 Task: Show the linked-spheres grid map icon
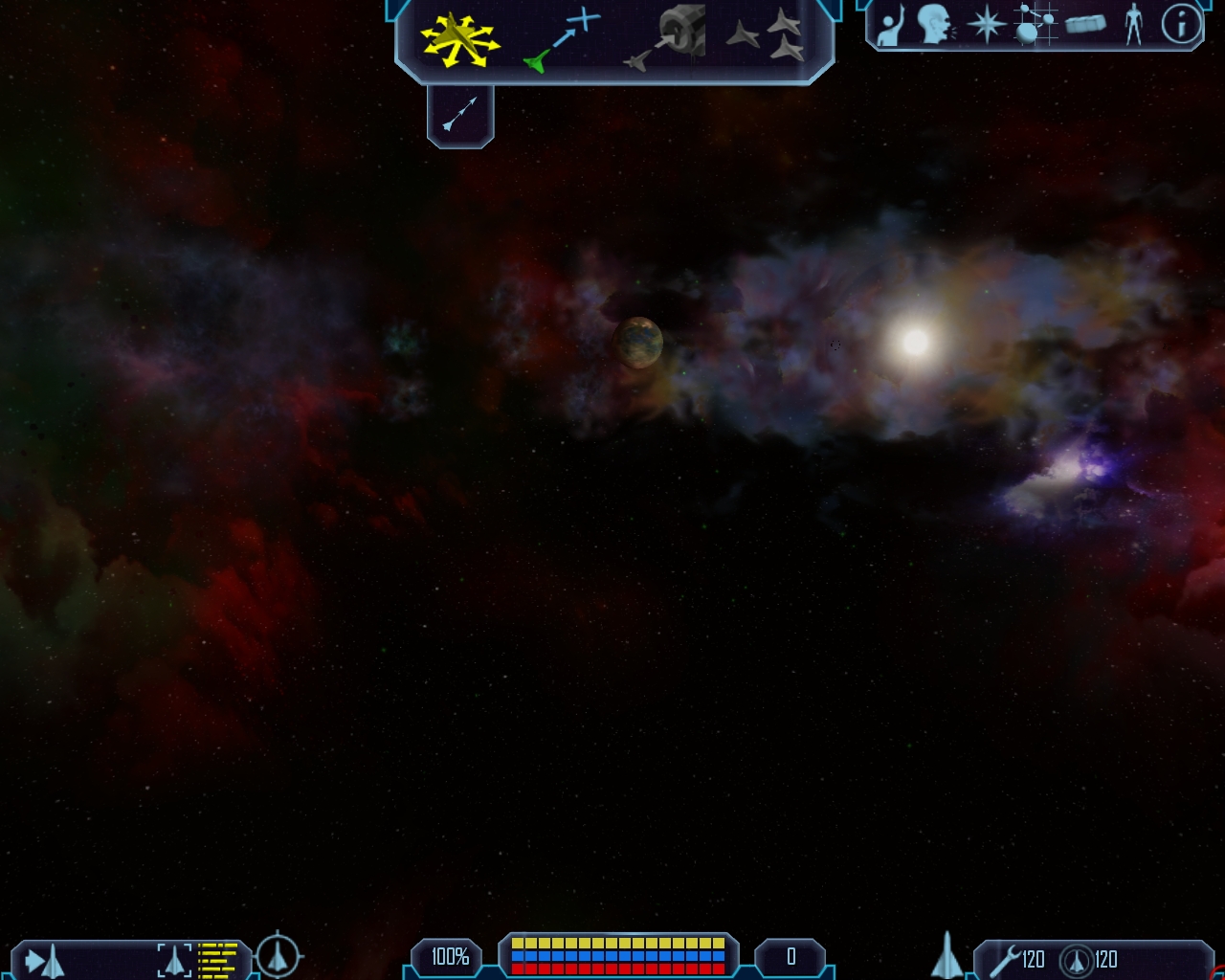1034,25
